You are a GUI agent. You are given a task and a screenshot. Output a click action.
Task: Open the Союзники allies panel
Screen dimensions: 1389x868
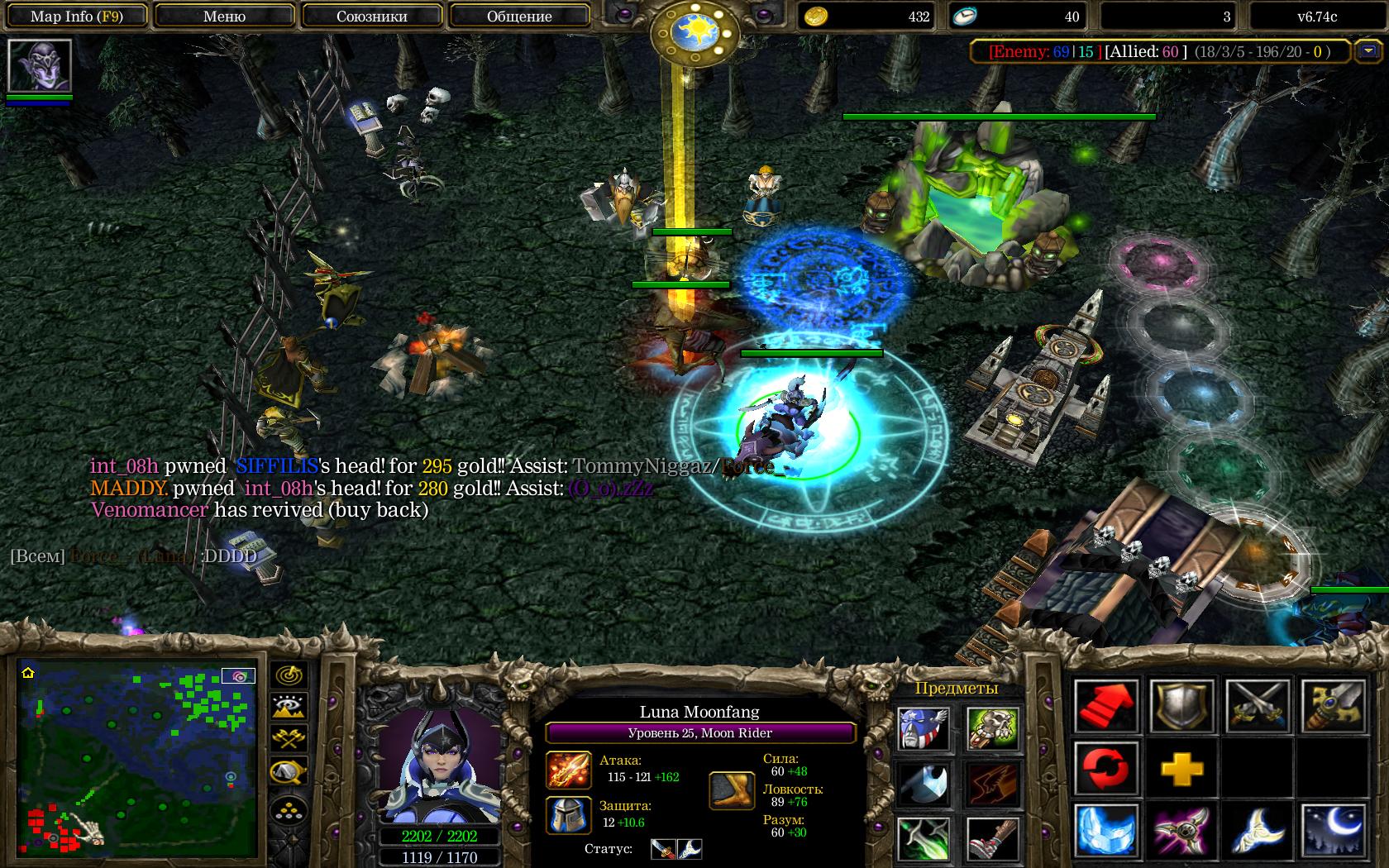coord(371,17)
